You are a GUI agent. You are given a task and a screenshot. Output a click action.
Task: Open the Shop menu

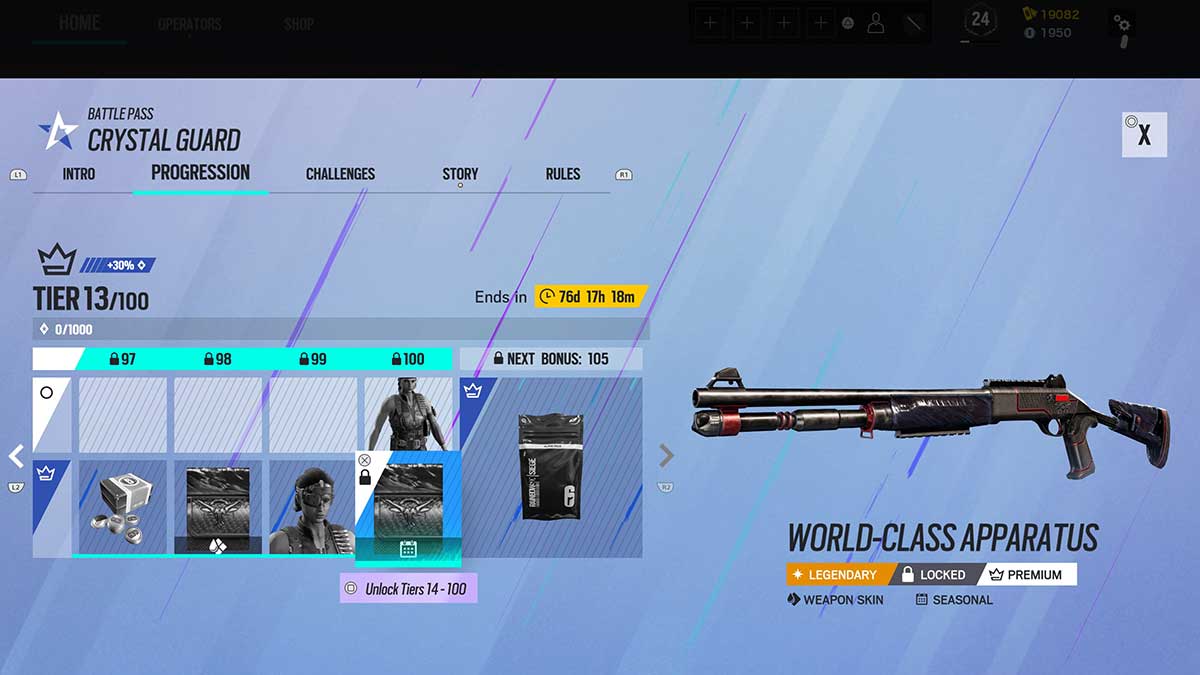pos(298,24)
